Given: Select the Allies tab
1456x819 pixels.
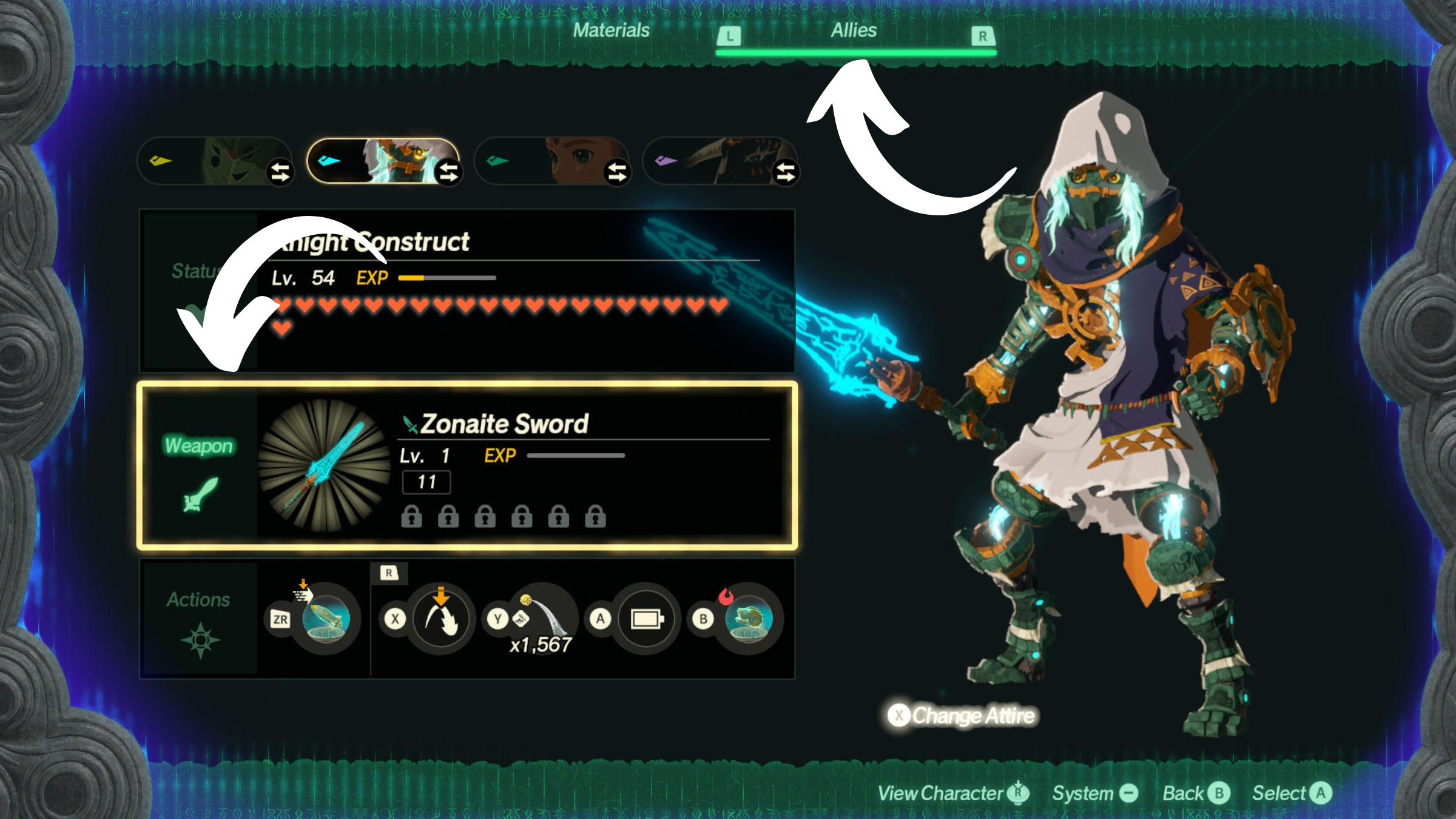Looking at the screenshot, I should (854, 30).
